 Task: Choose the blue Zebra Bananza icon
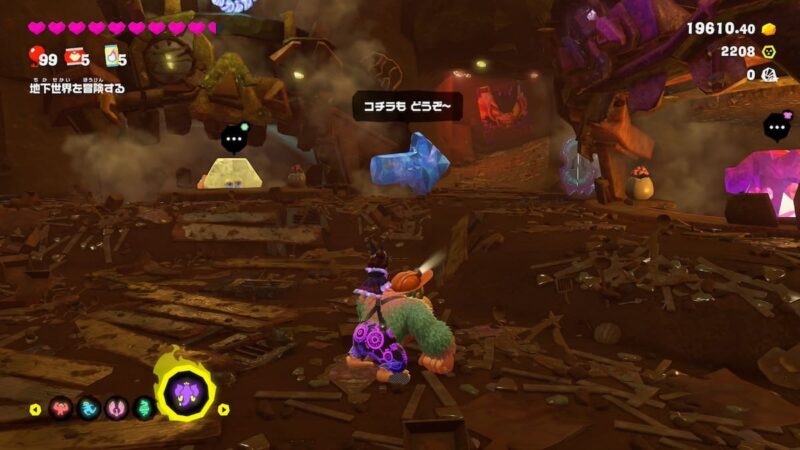88,408
